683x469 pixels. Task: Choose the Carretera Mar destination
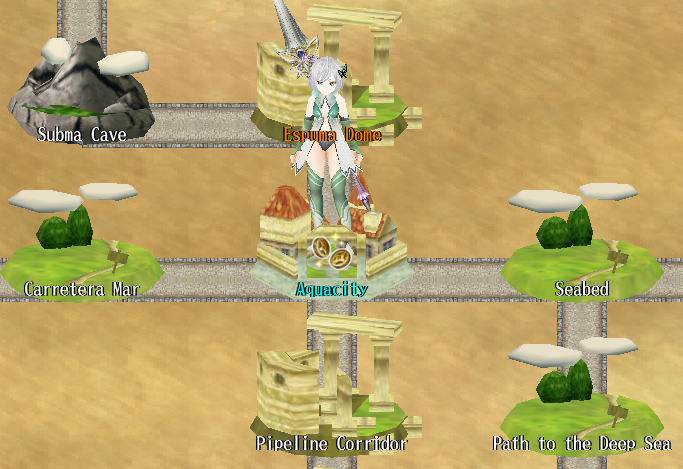[80, 250]
